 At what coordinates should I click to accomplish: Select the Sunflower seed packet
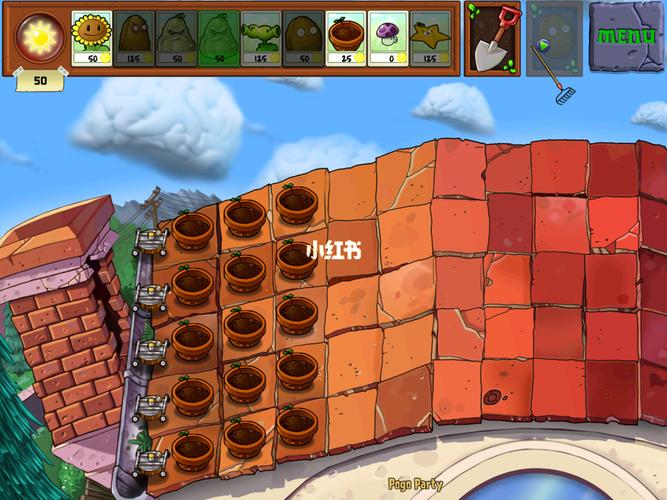[91, 38]
